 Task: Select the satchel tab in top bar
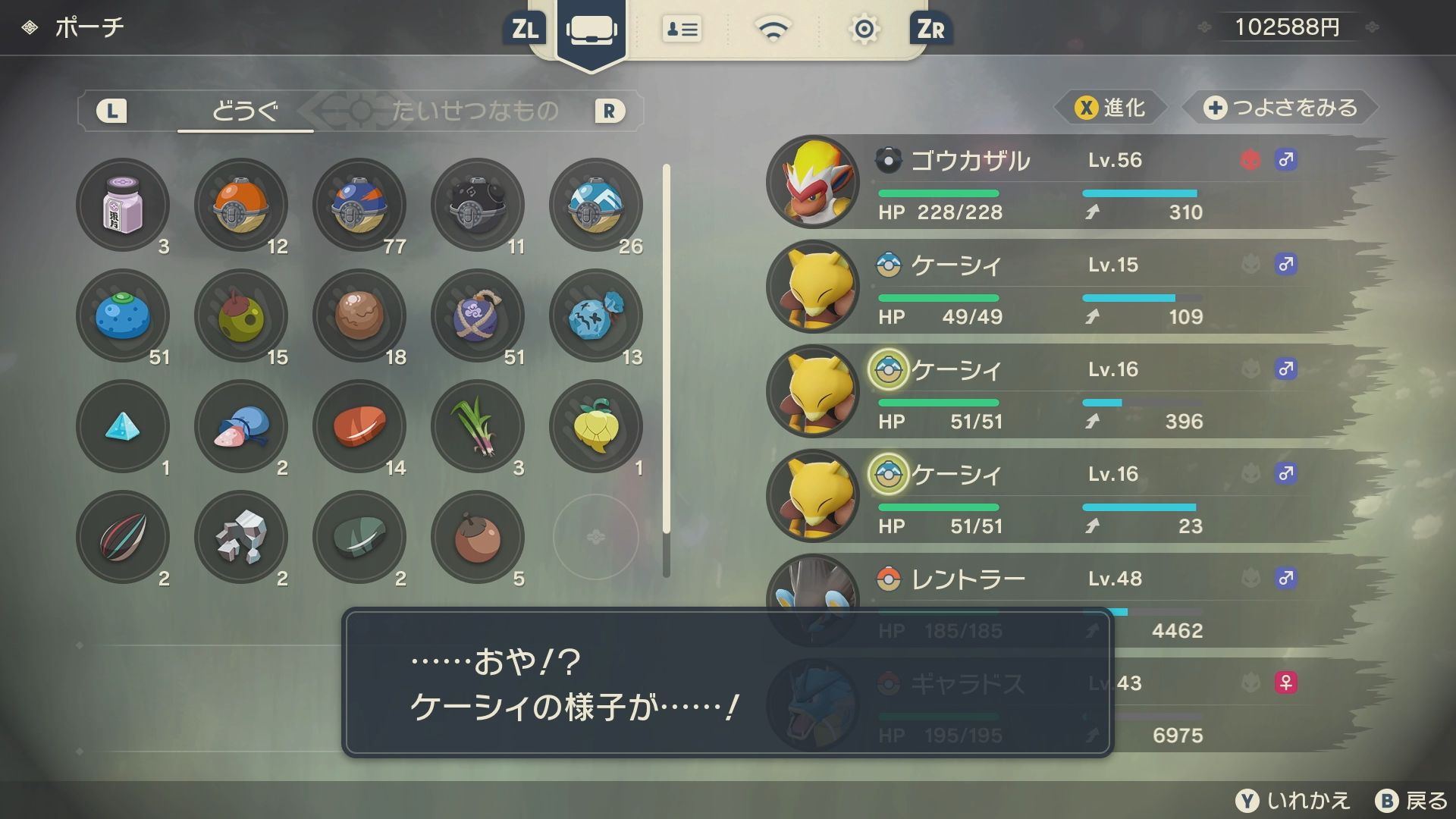tap(591, 30)
